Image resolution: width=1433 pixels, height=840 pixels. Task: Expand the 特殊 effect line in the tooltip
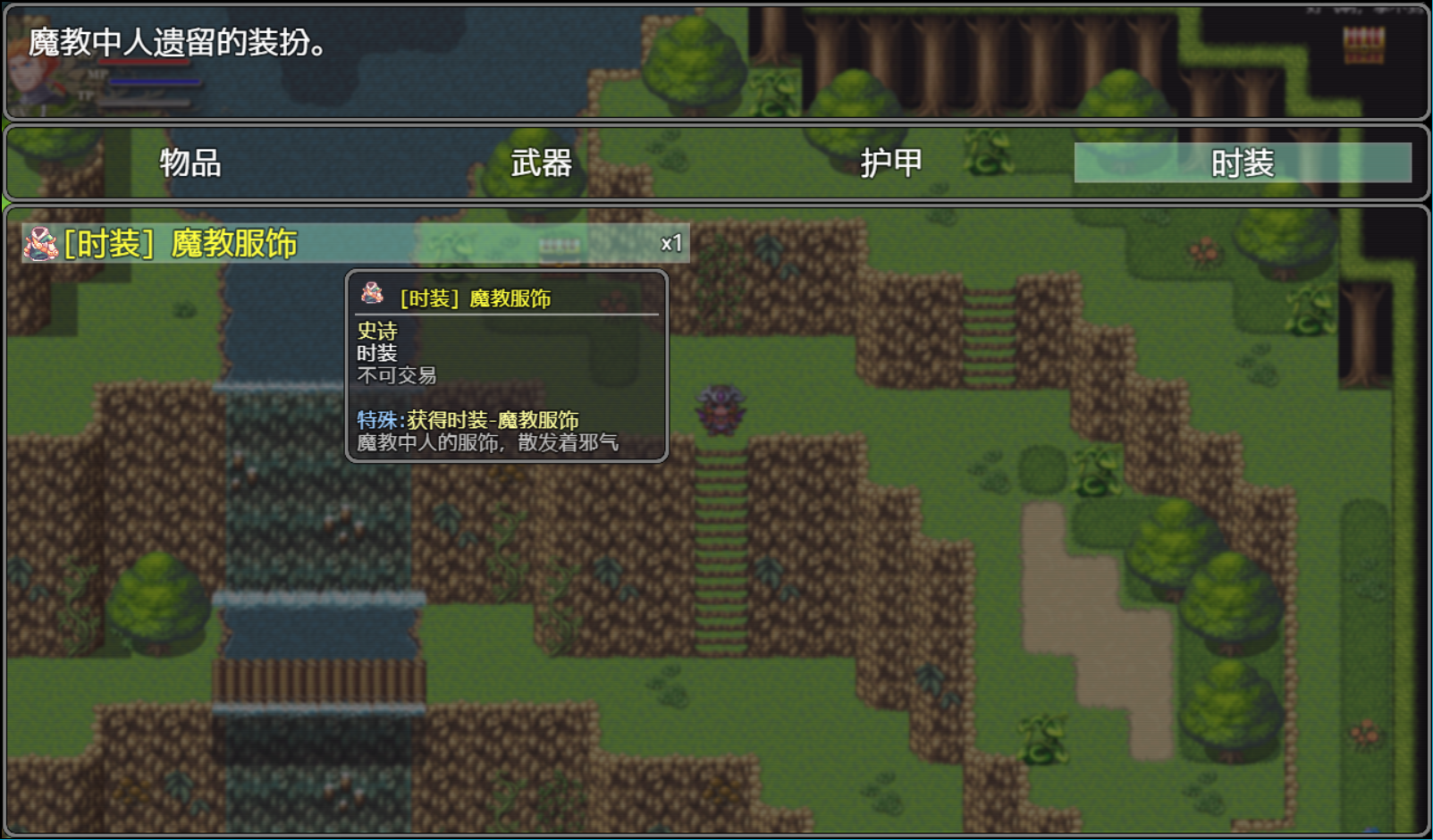(x=468, y=417)
